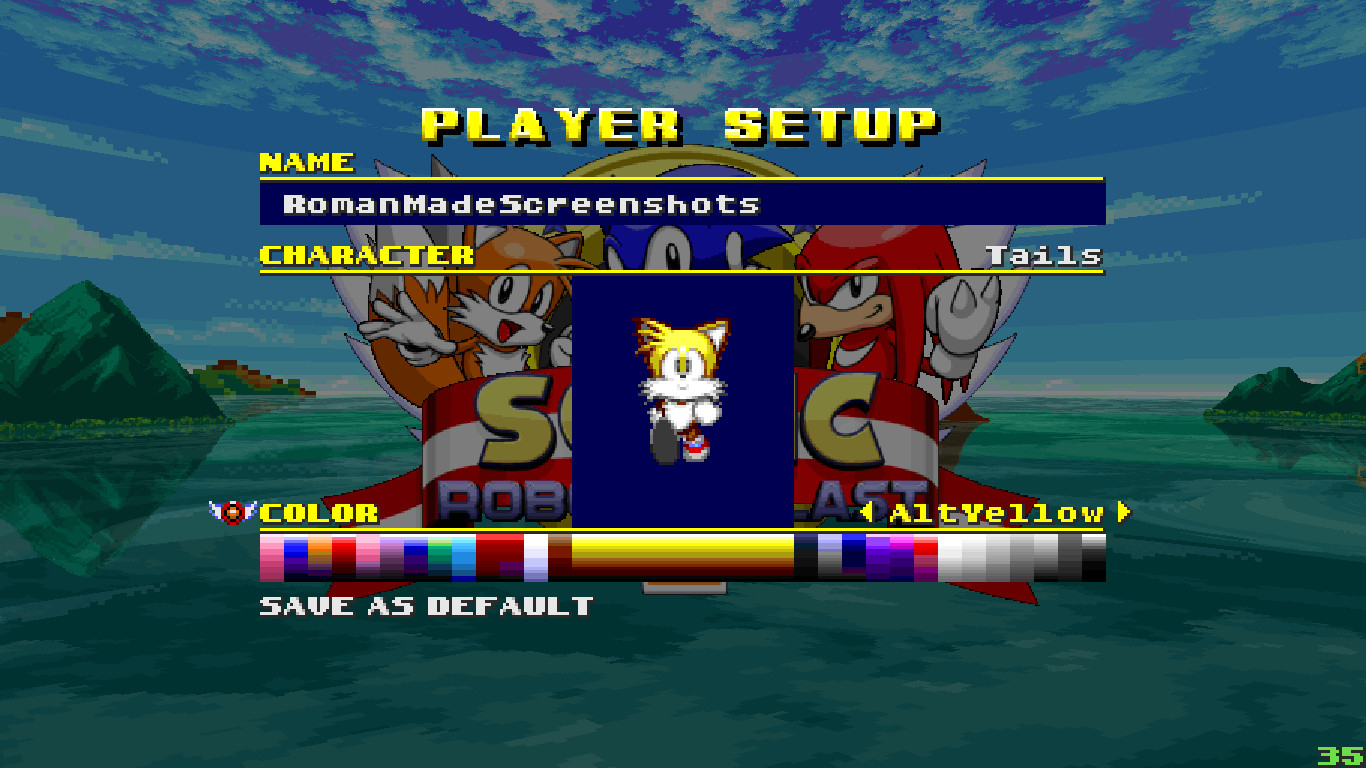Click the winged player icon beside COLOR
The width and height of the screenshot is (1366, 768).
coord(232,513)
